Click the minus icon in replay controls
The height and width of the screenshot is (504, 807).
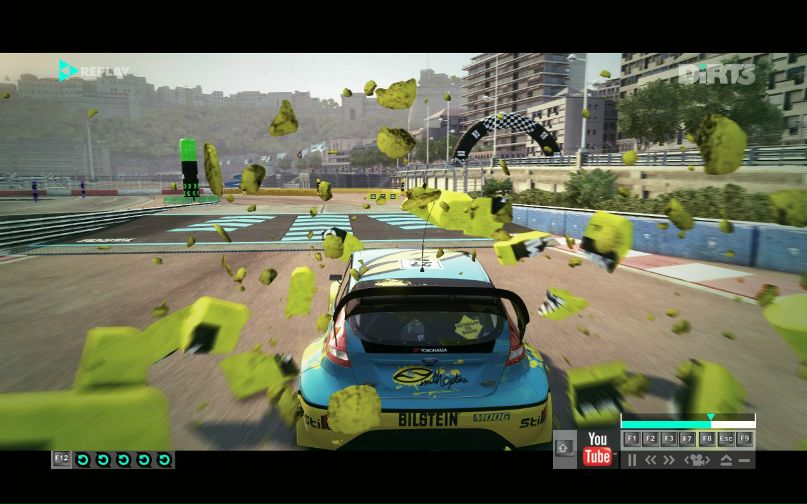coord(745,460)
